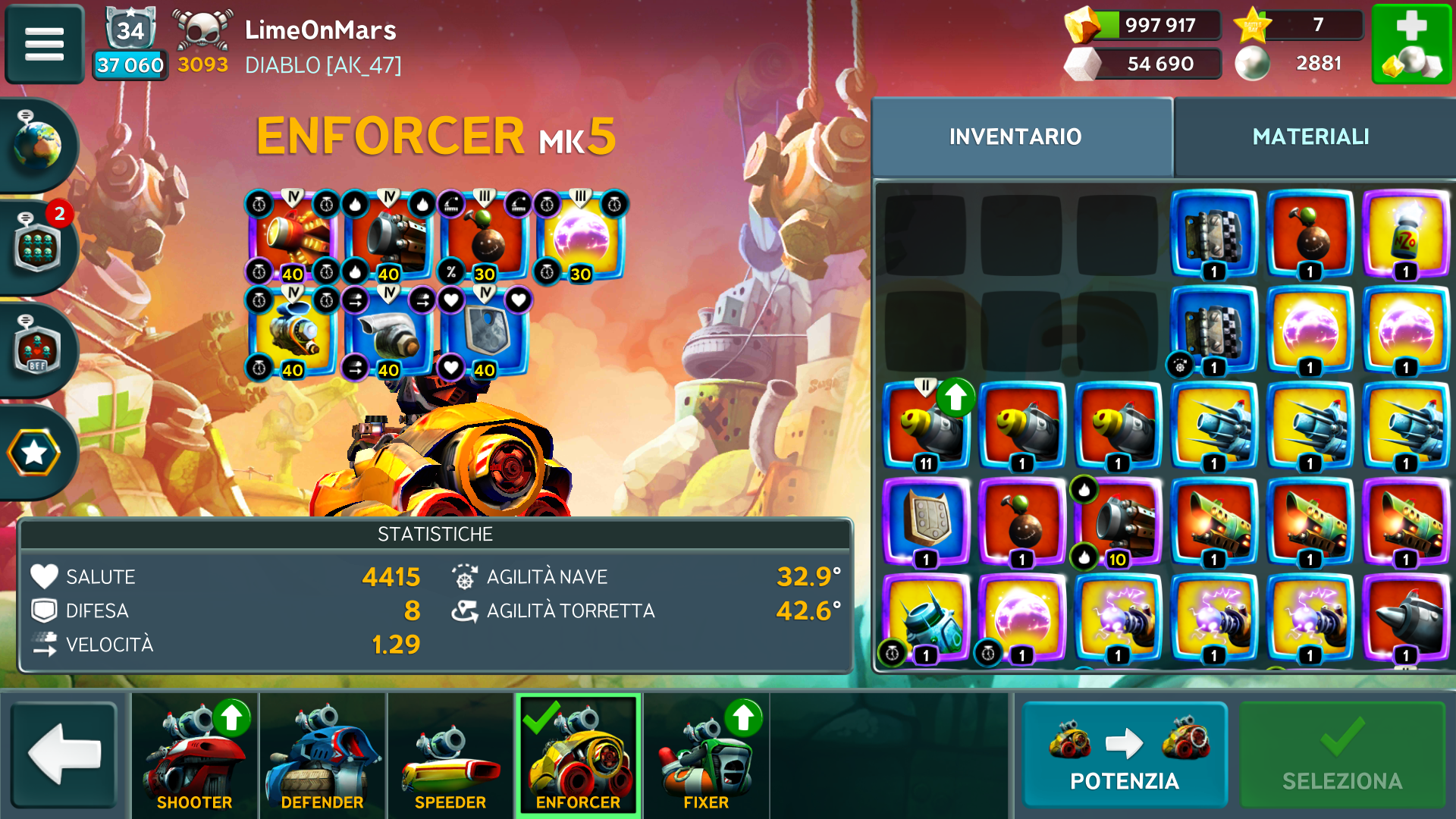This screenshot has height=819, width=1456.
Task: Open the guild chat with 2 notifications
Action: (38, 245)
